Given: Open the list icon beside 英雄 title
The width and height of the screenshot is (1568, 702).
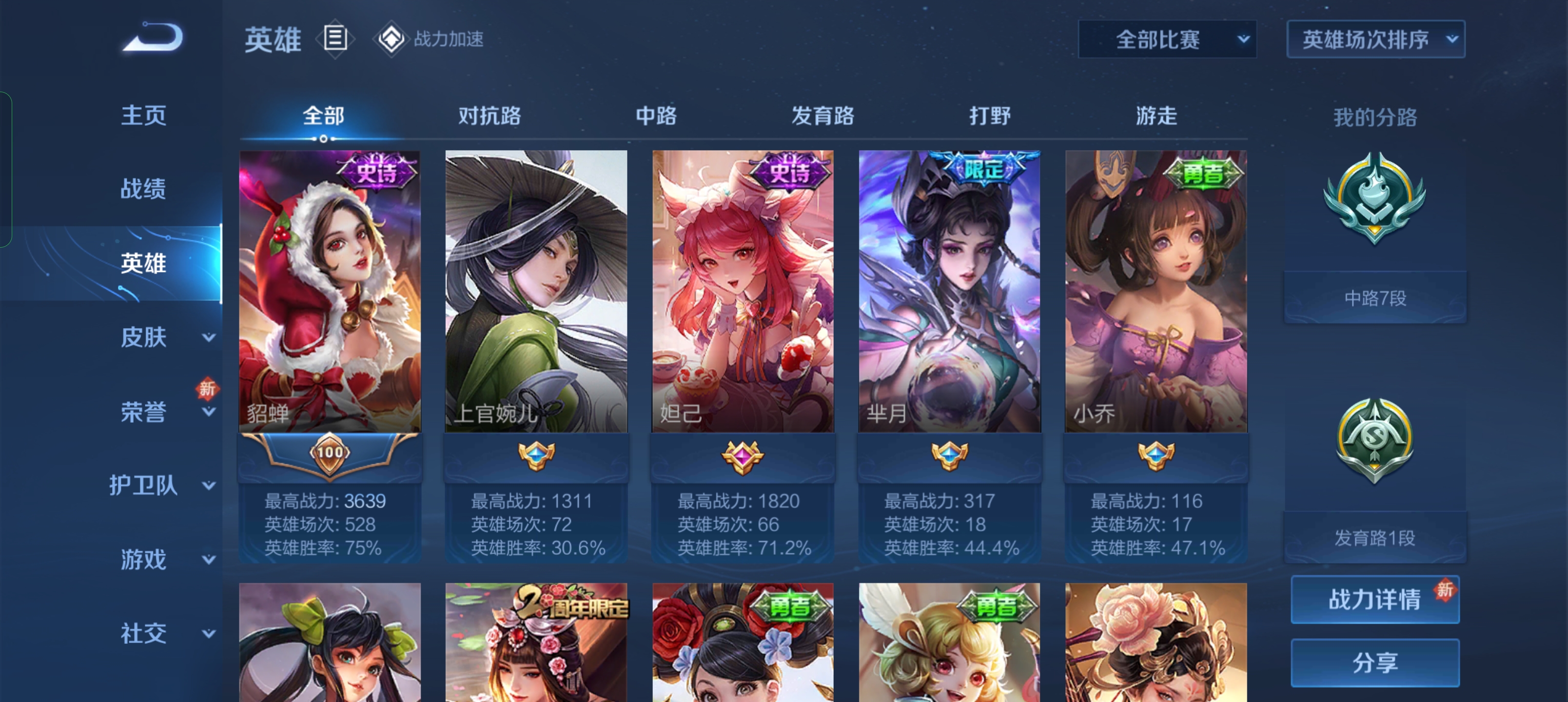Looking at the screenshot, I should coord(335,39).
